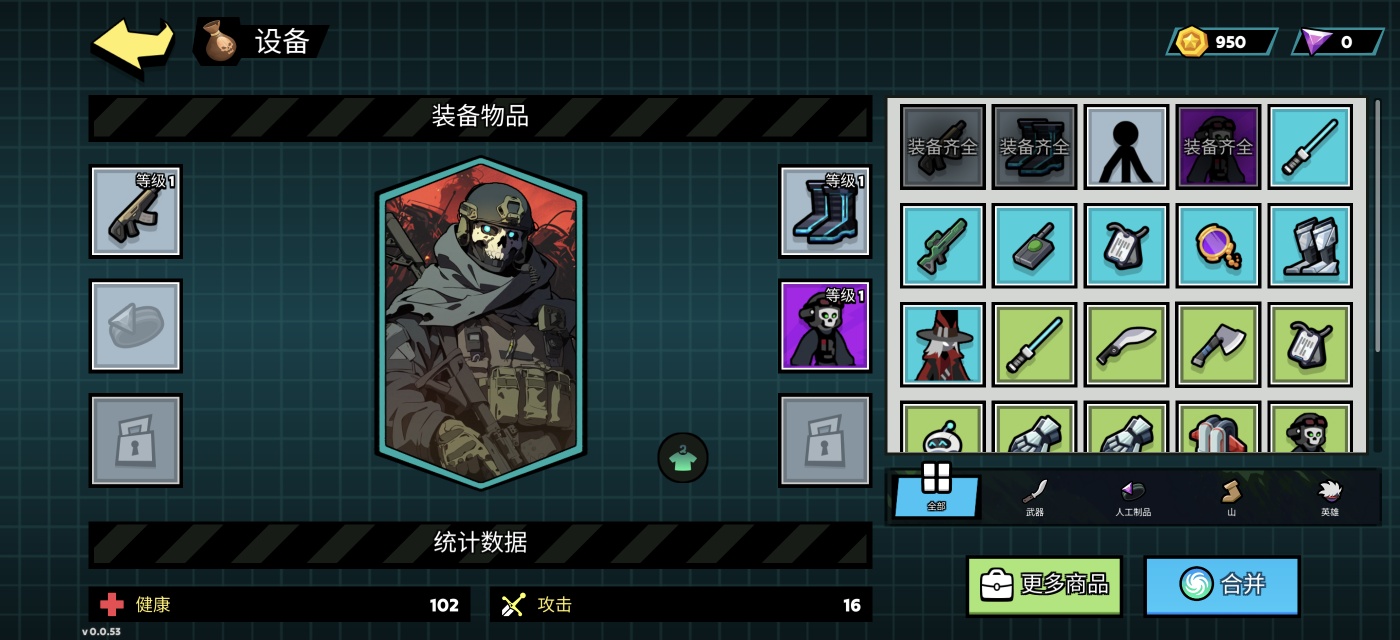
Task: Tap the 合并 merge button
Action: pos(1221,585)
